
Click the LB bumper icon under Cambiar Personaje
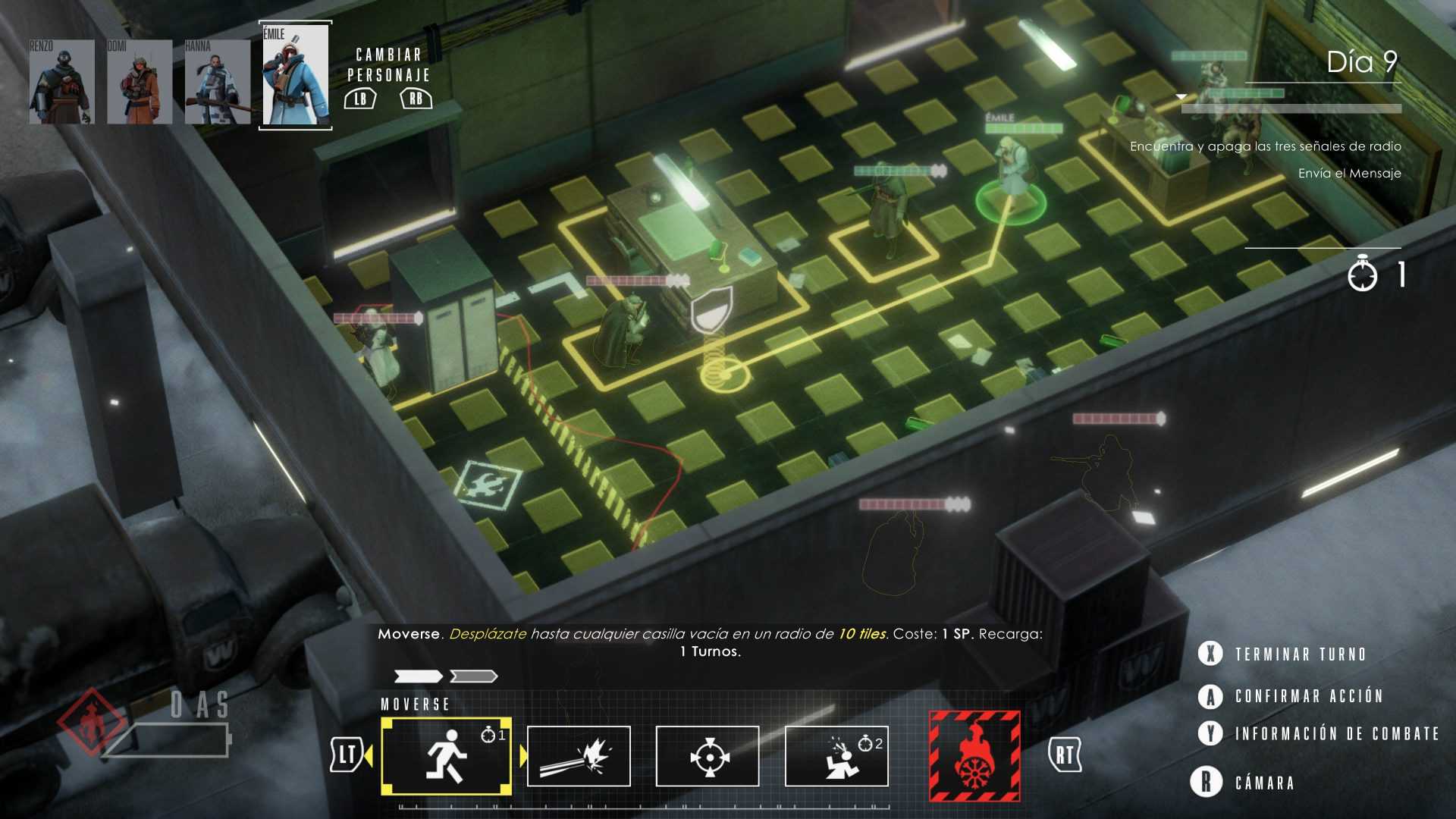(x=360, y=98)
